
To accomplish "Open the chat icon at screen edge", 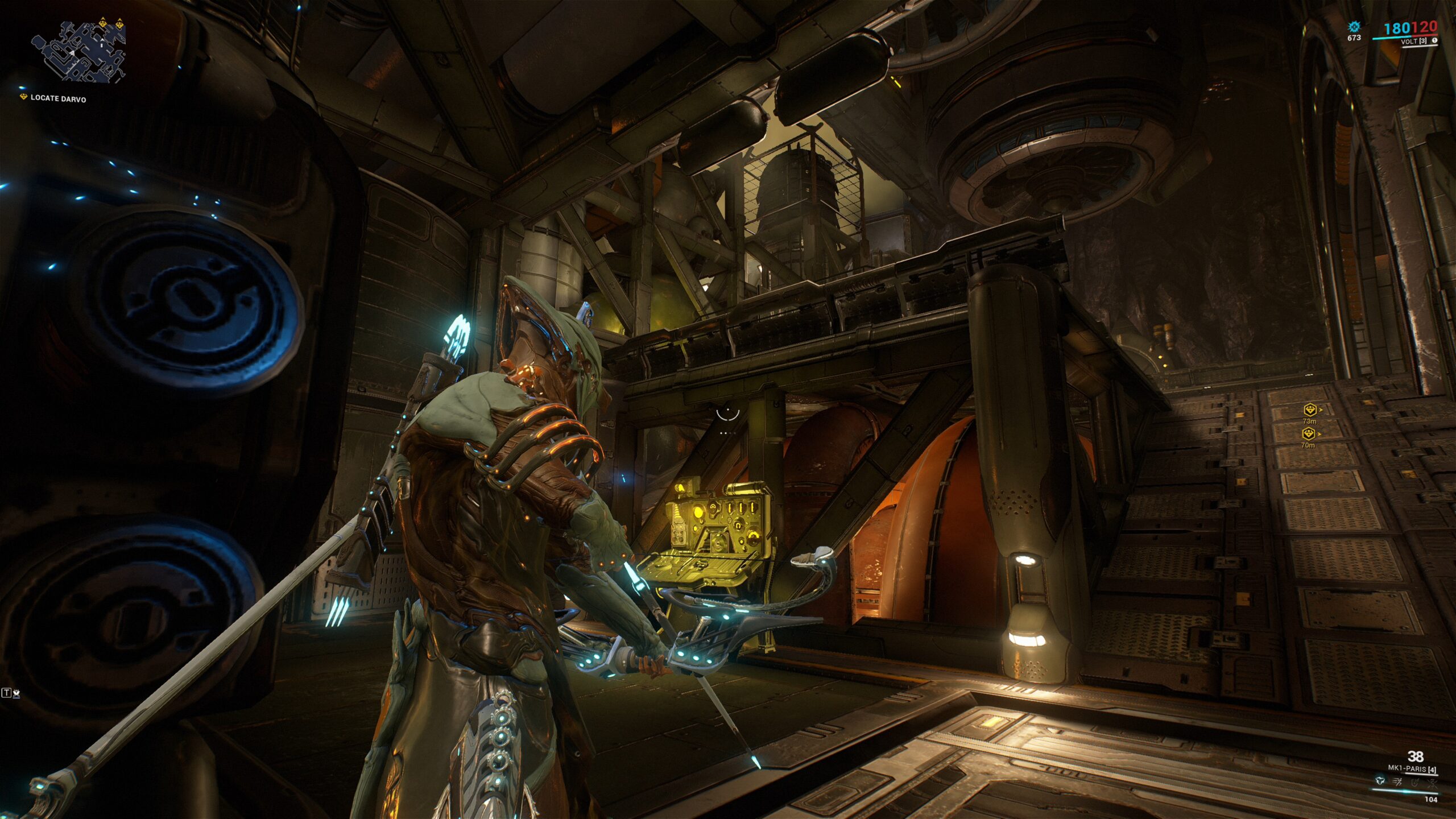I will 11,693.
